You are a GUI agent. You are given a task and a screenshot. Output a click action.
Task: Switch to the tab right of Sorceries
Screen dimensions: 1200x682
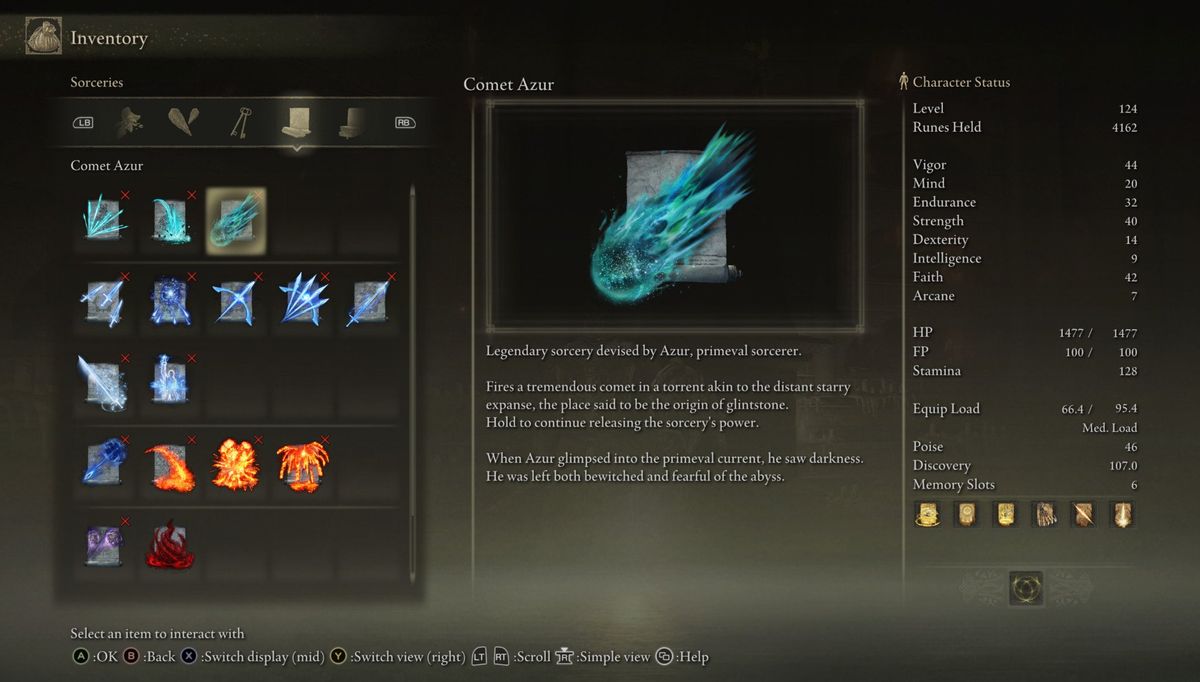pyautogui.click(x=351, y=122)
